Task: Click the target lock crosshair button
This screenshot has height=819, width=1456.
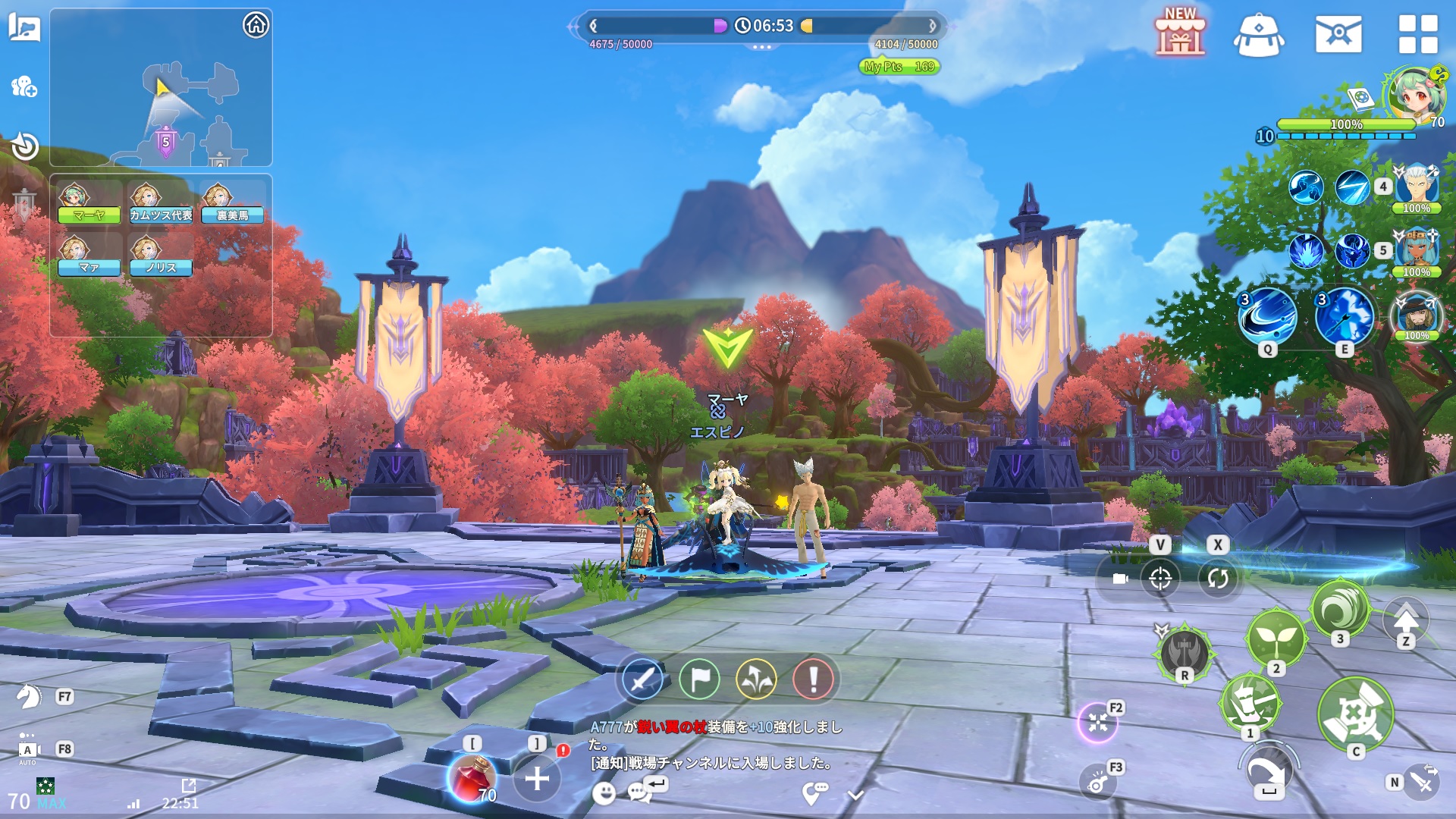Action: [x=1160, y=579]
